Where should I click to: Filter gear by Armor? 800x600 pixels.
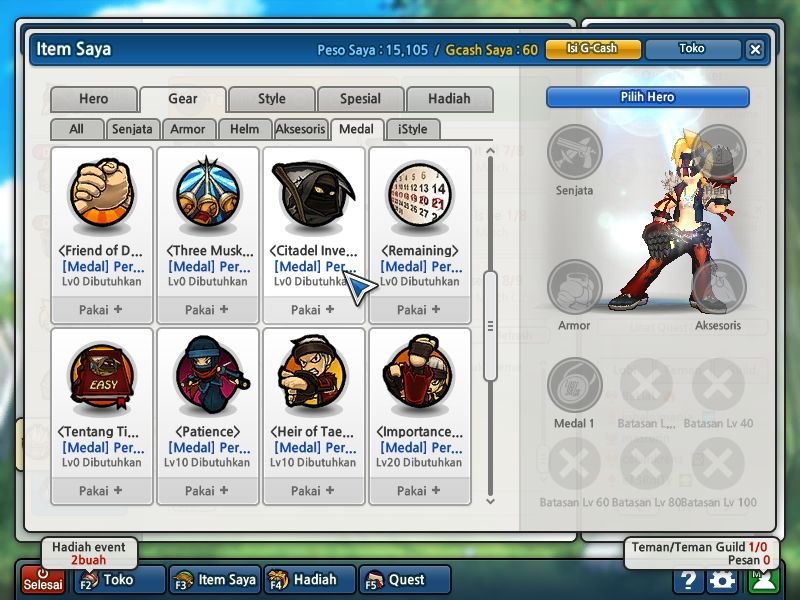click(188, 129)
